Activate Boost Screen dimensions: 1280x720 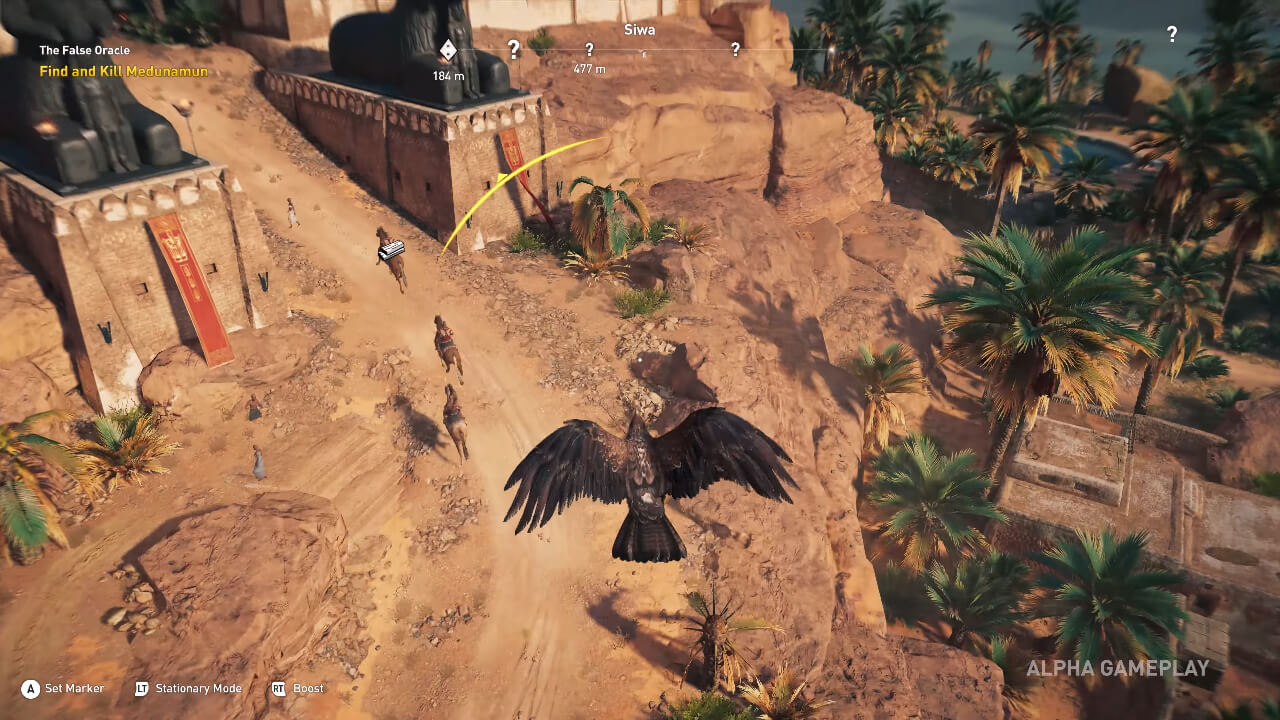click(308, 689)
